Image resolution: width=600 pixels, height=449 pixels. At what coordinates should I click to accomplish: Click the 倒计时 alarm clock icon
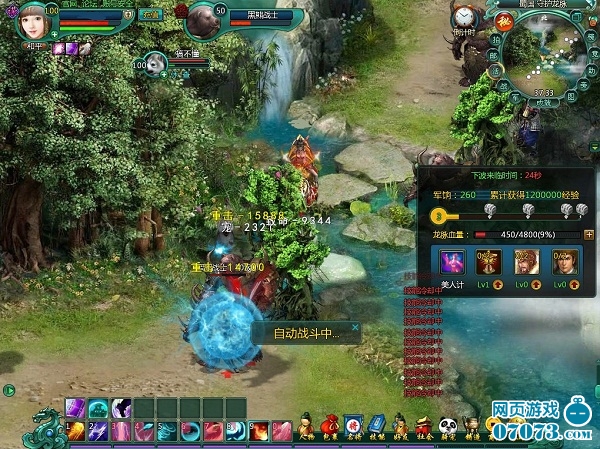coord(463,18)
